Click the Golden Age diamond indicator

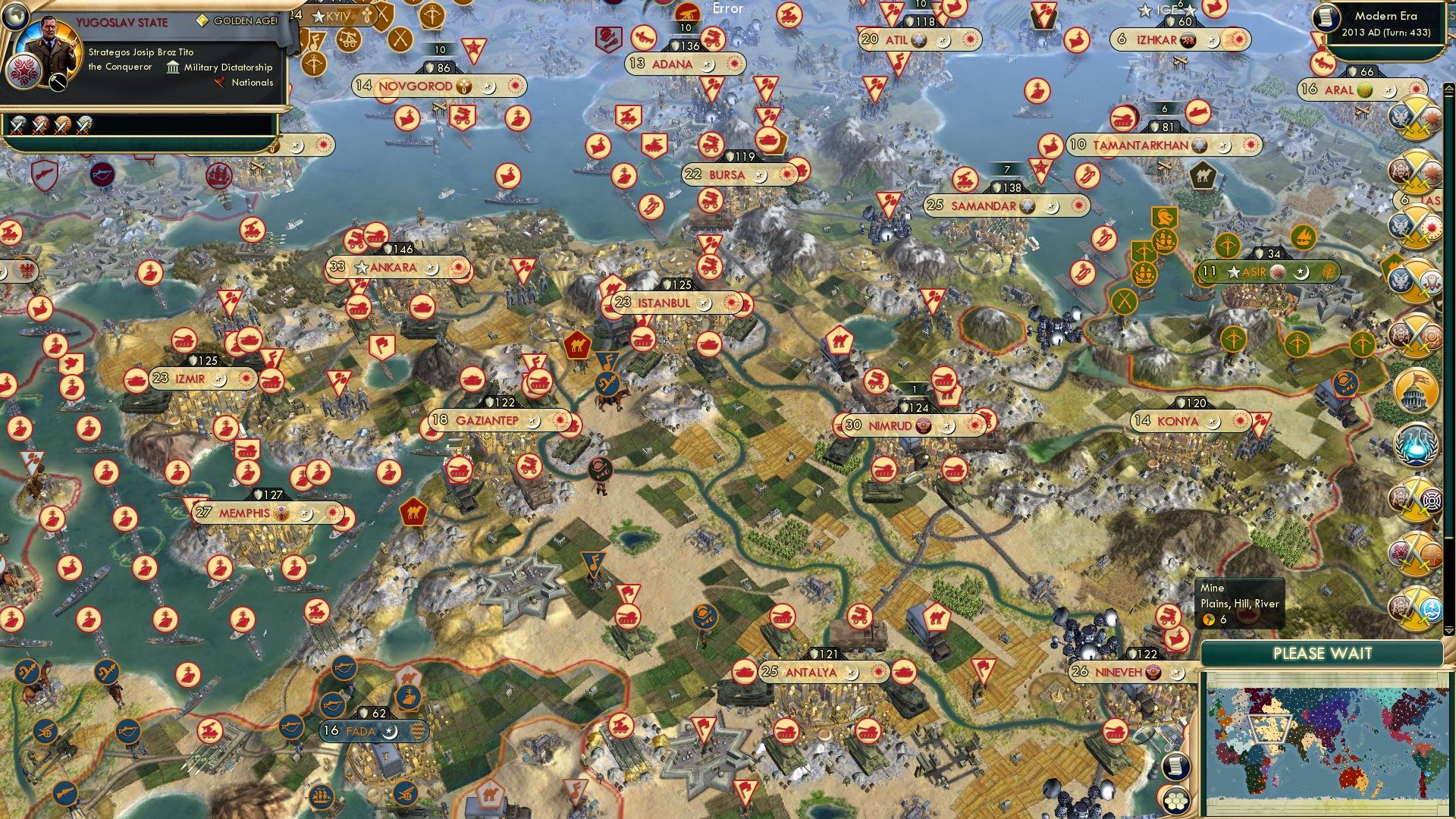tap(202, 21)
